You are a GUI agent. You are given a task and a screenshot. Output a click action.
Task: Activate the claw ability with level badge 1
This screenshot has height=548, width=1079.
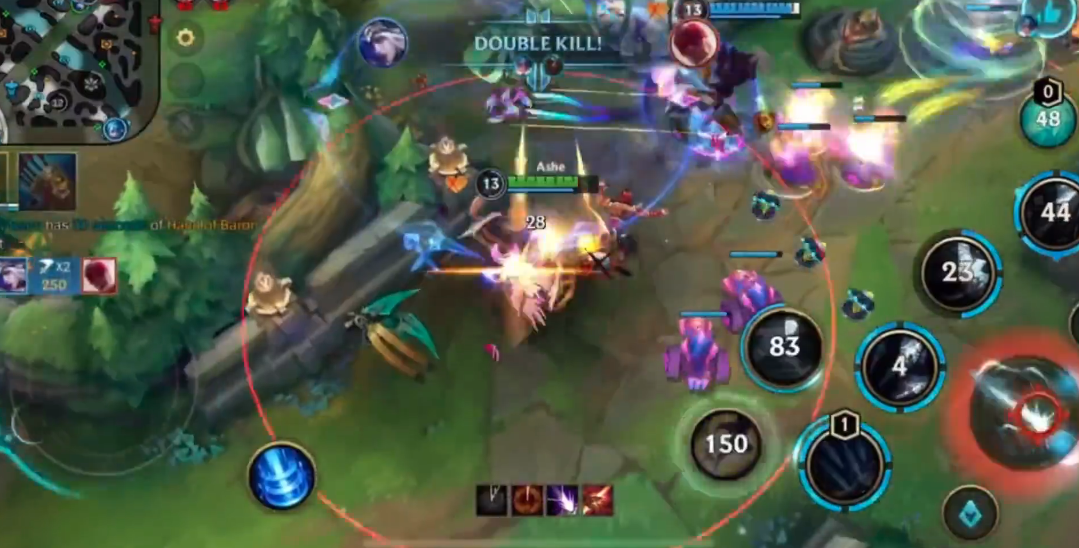pos(845,462)
